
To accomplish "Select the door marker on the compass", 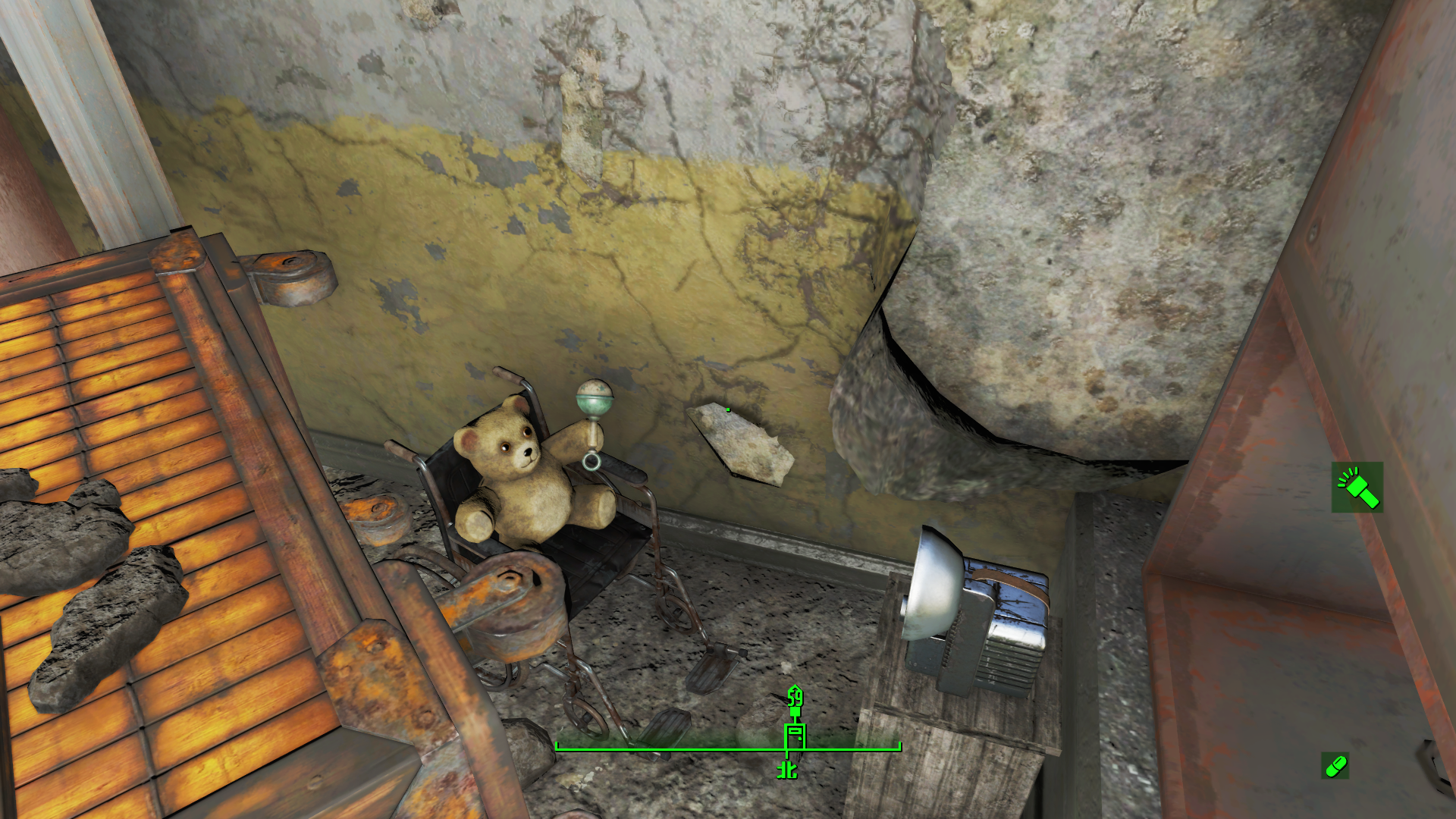I will pos(794,737).
